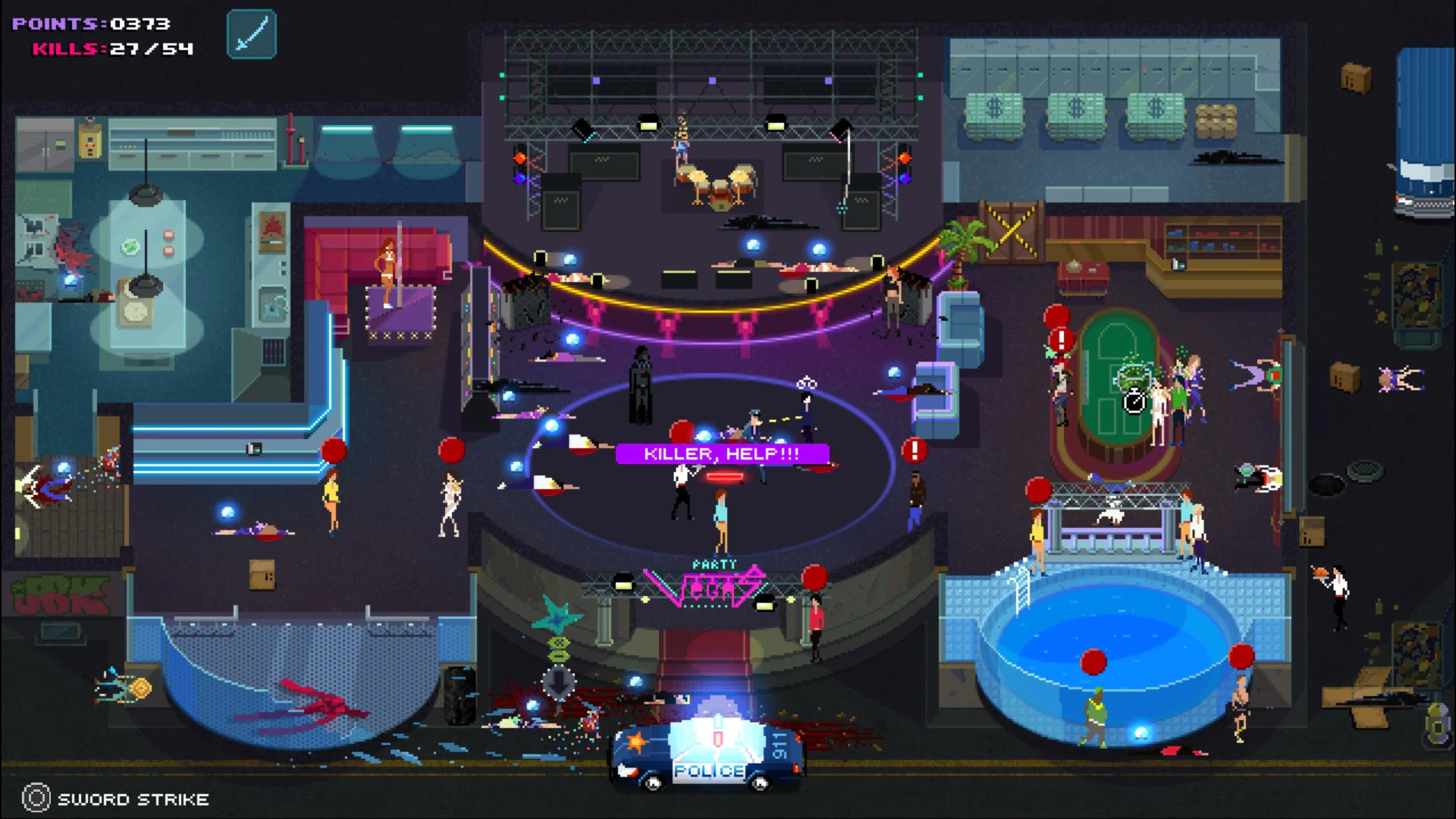Select the sword weapon icon at top left

pos(251,33)
